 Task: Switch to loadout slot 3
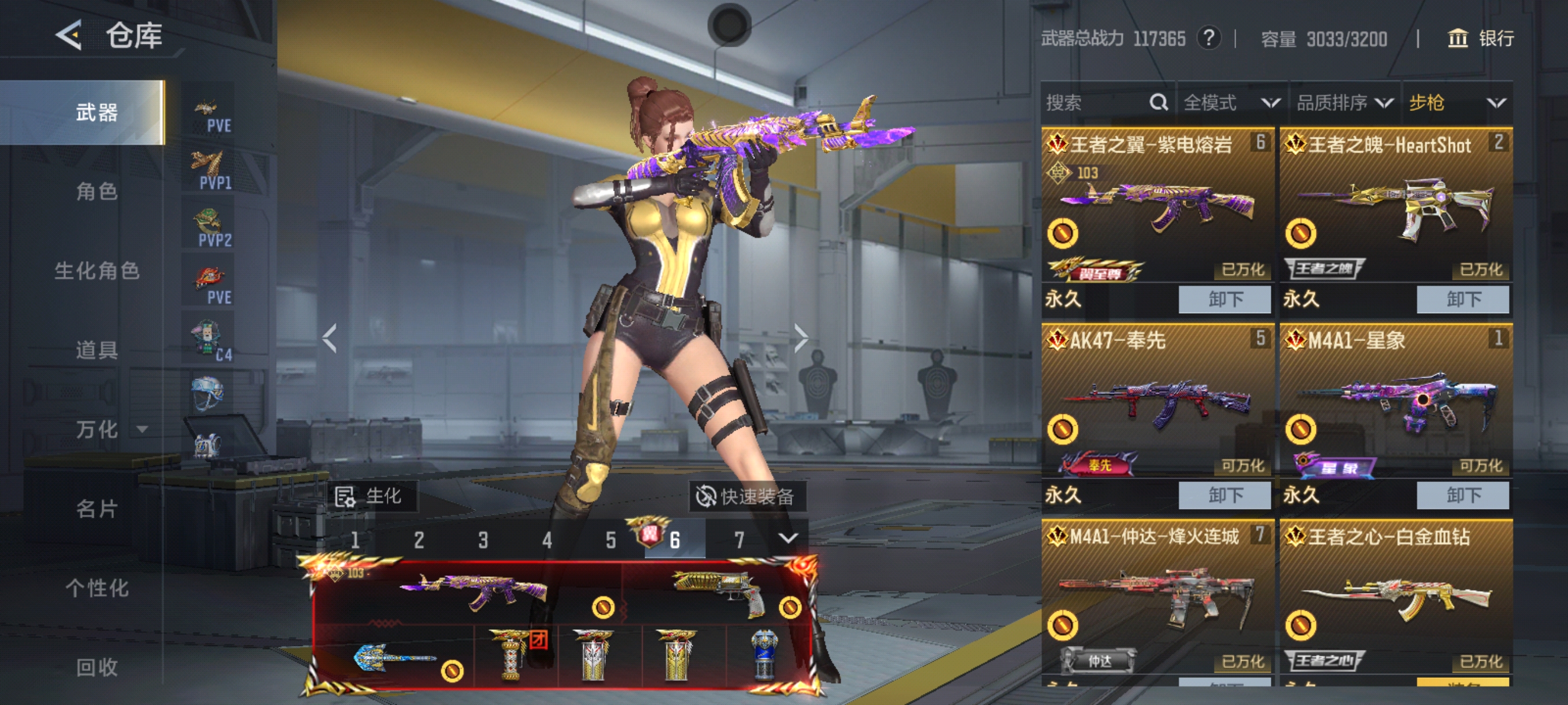point(483,540)
